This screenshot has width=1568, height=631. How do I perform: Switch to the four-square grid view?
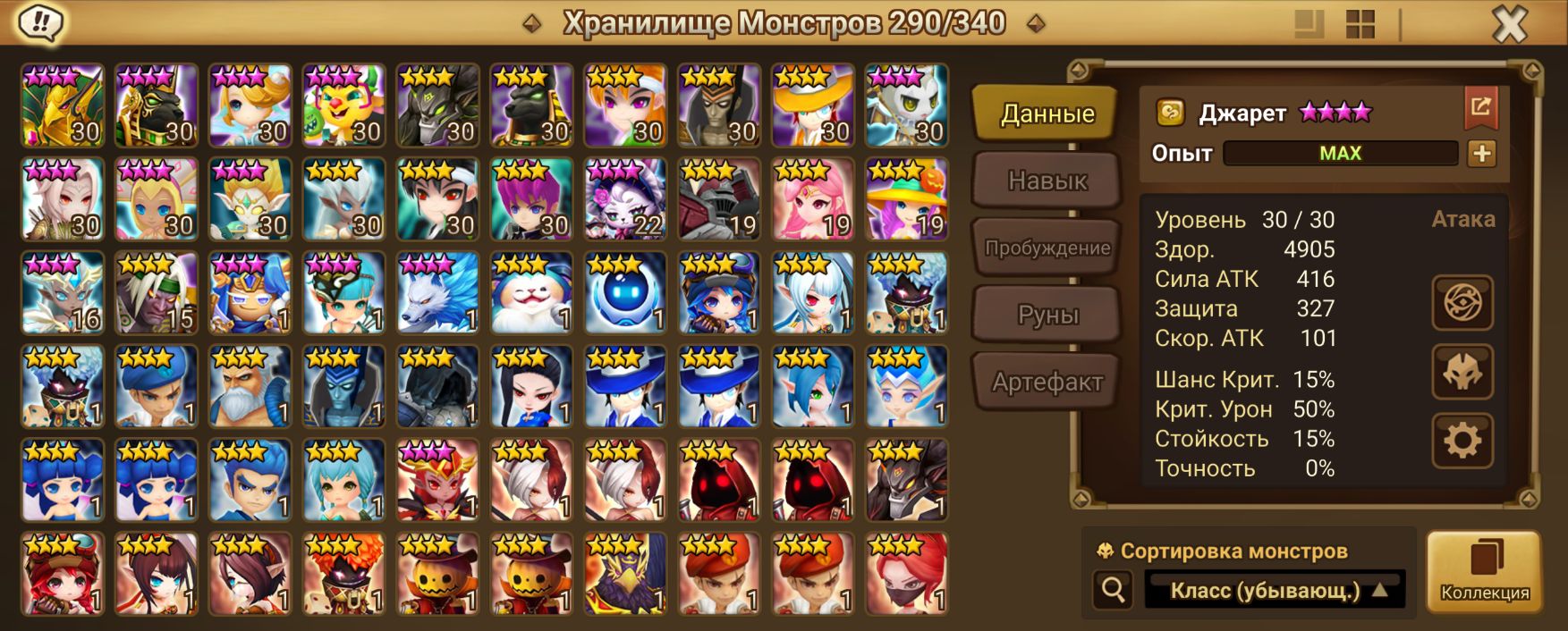tap(1360, 25)
